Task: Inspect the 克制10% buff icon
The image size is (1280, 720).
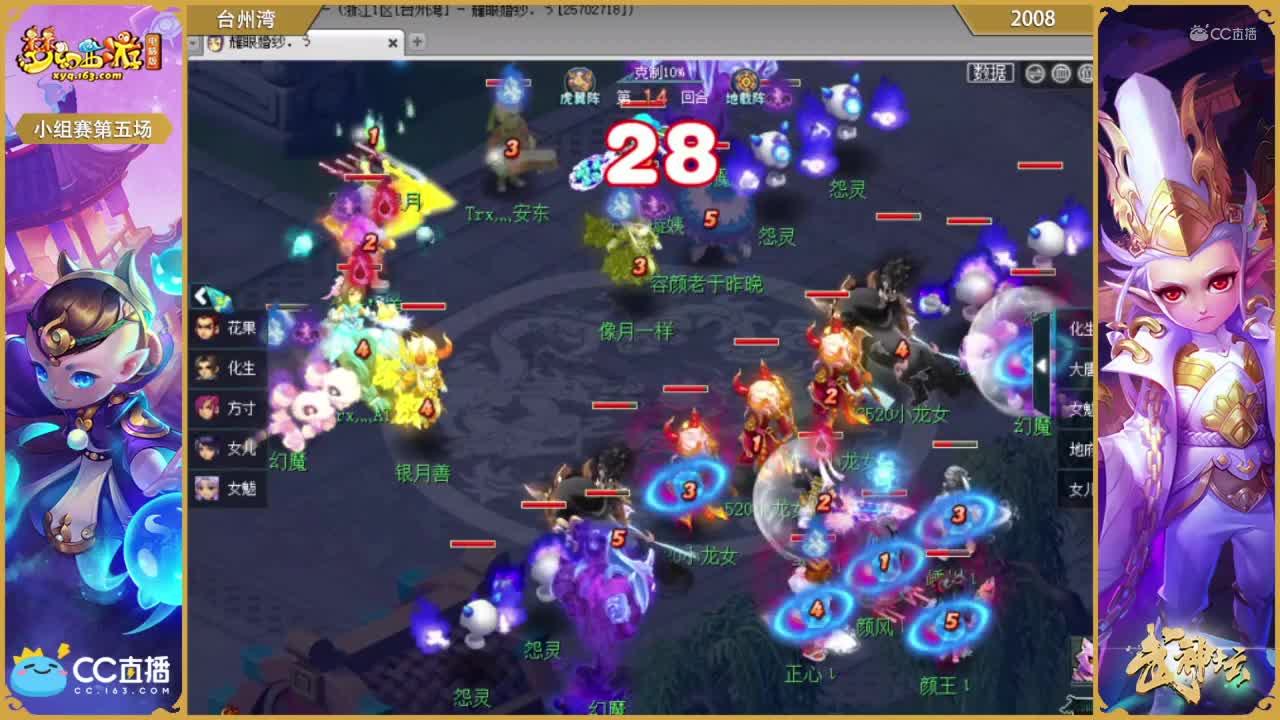Action: click(x=655, y=72)
